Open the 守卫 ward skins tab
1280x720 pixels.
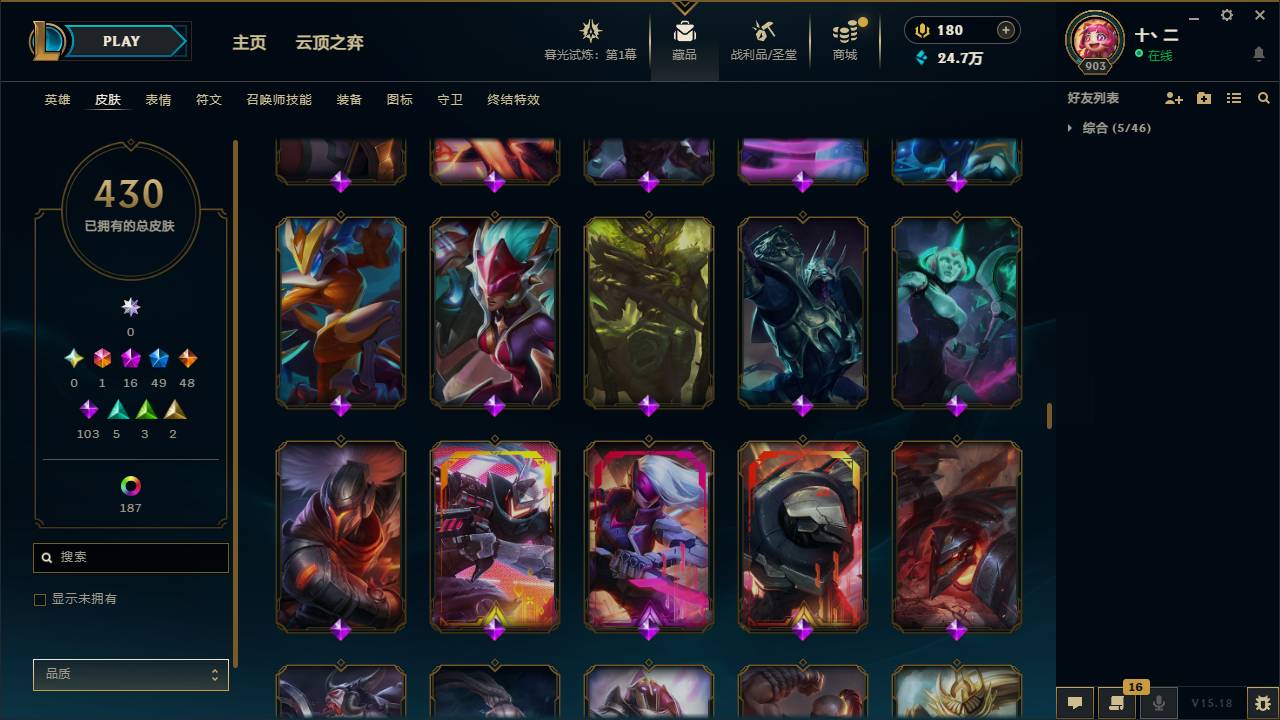(449, 100)
